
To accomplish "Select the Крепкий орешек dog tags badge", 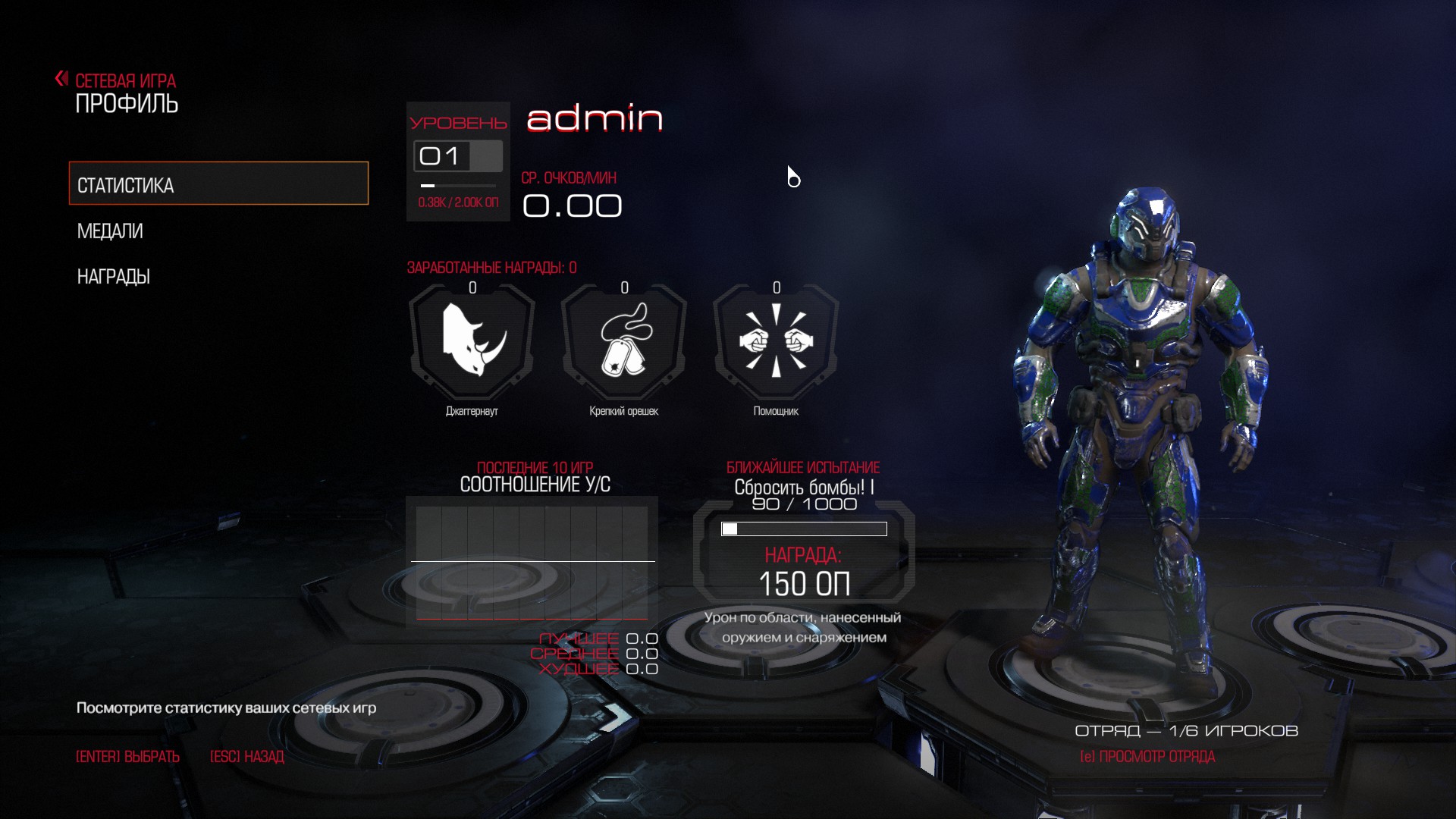I will coord(624,341).
